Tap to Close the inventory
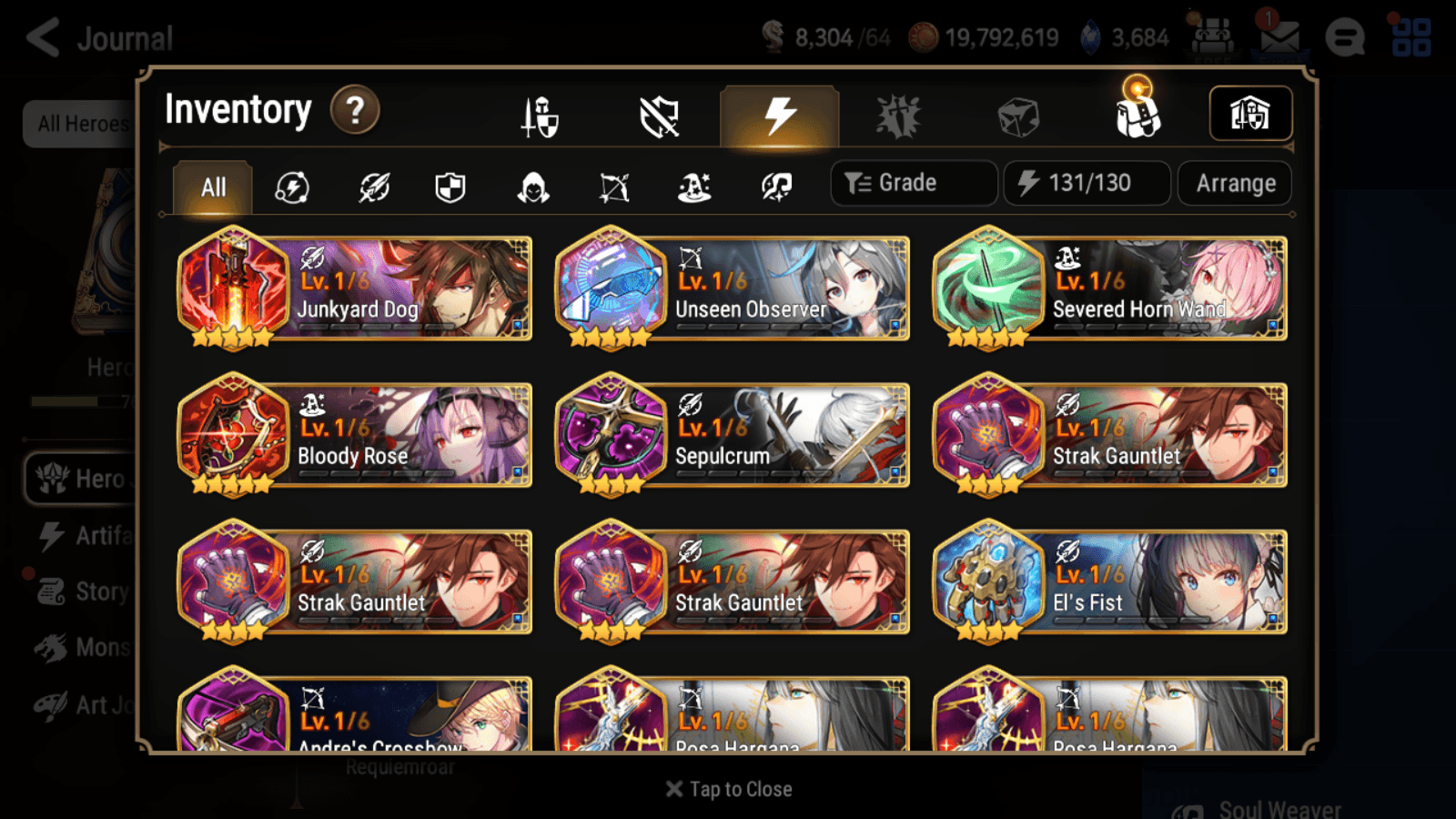1456x819 pixels. click(728, 788)
